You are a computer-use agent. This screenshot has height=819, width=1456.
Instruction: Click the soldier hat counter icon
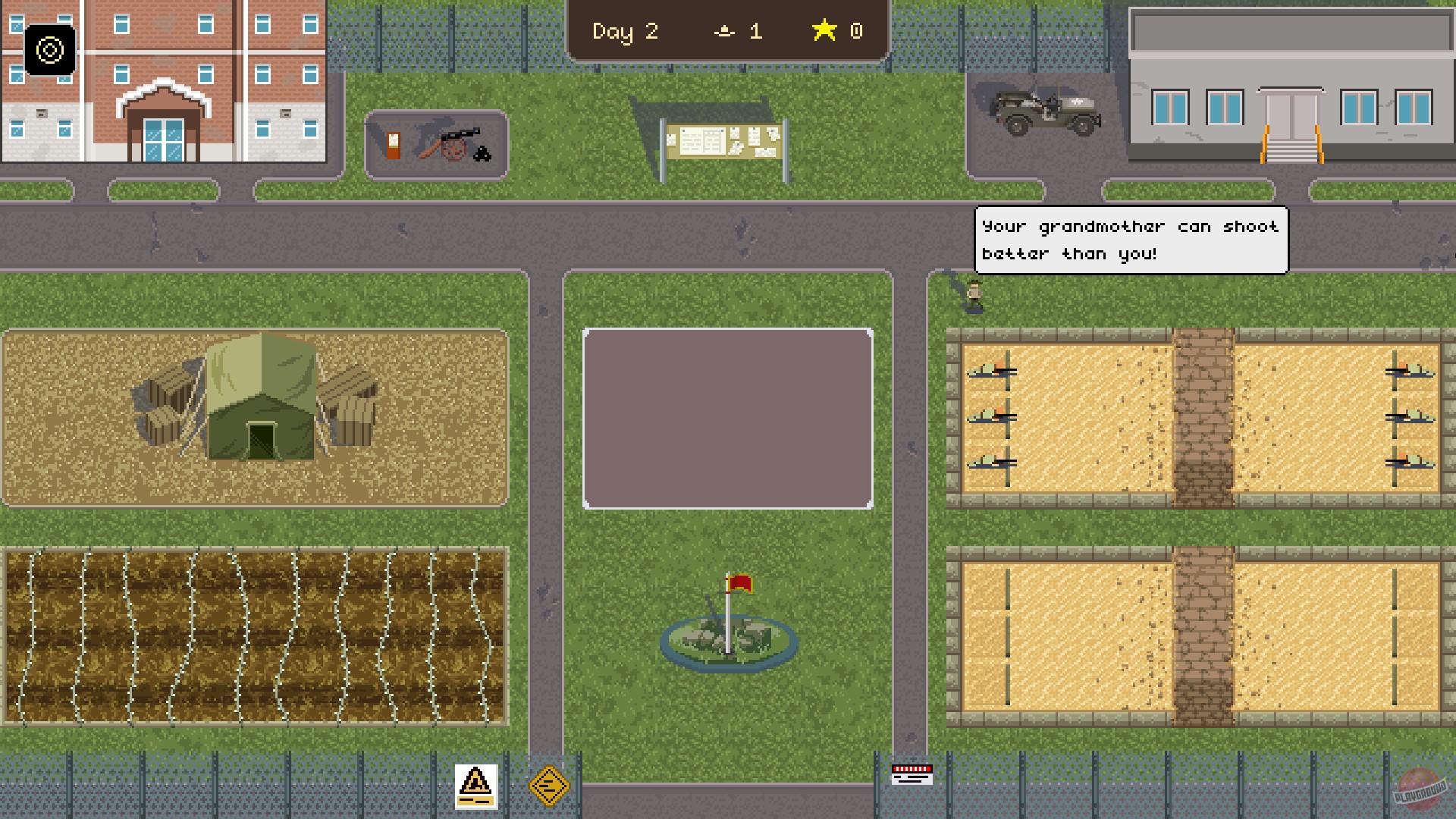725,32
